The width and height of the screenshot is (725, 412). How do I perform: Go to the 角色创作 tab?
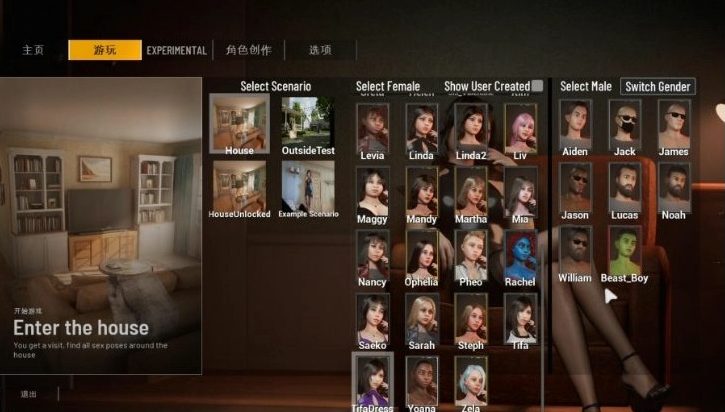[248, 50]
